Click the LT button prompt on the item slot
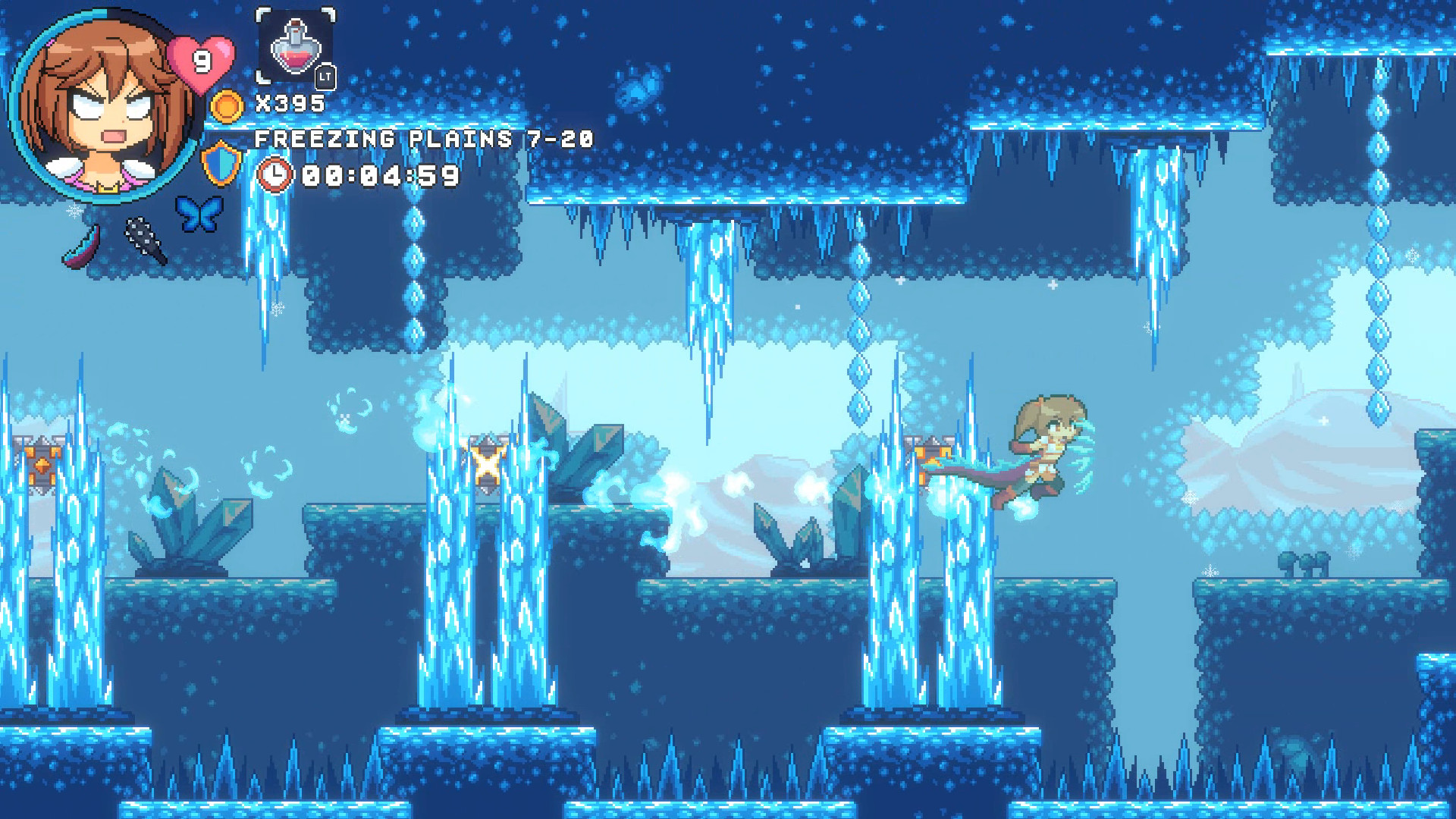 tap(326, 74)
